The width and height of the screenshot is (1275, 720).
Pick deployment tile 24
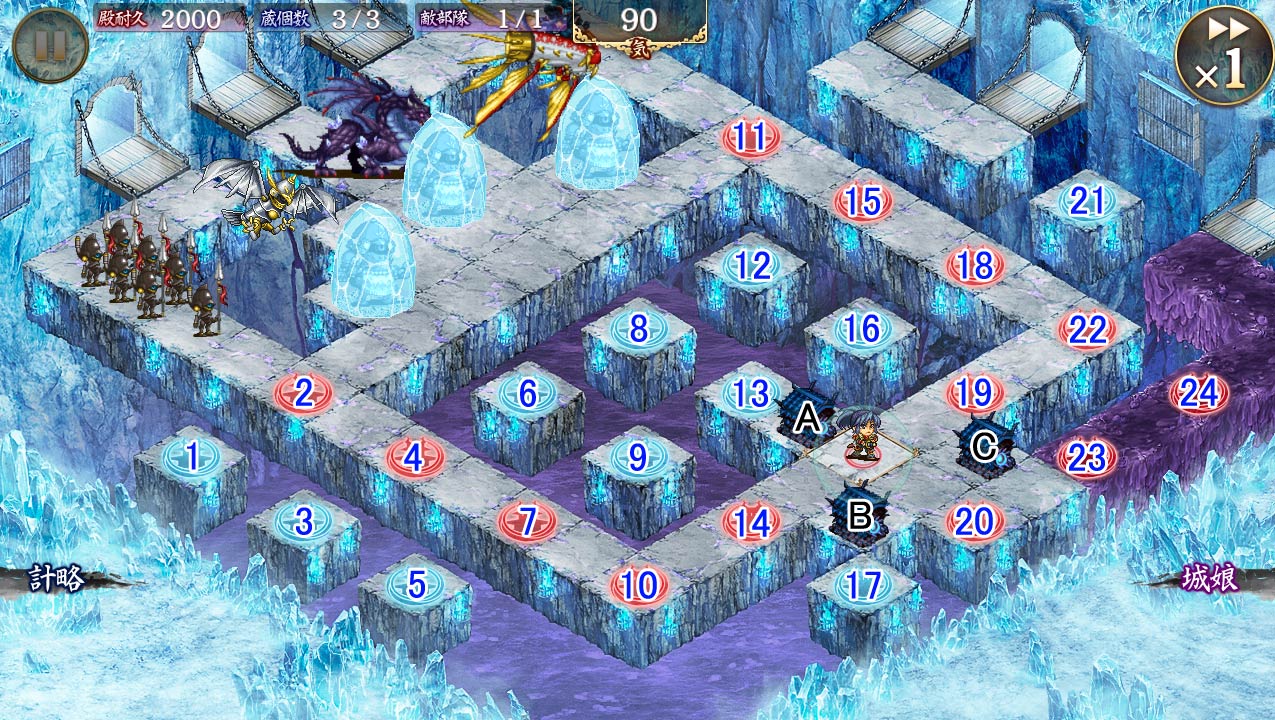tap(1198, 394)
